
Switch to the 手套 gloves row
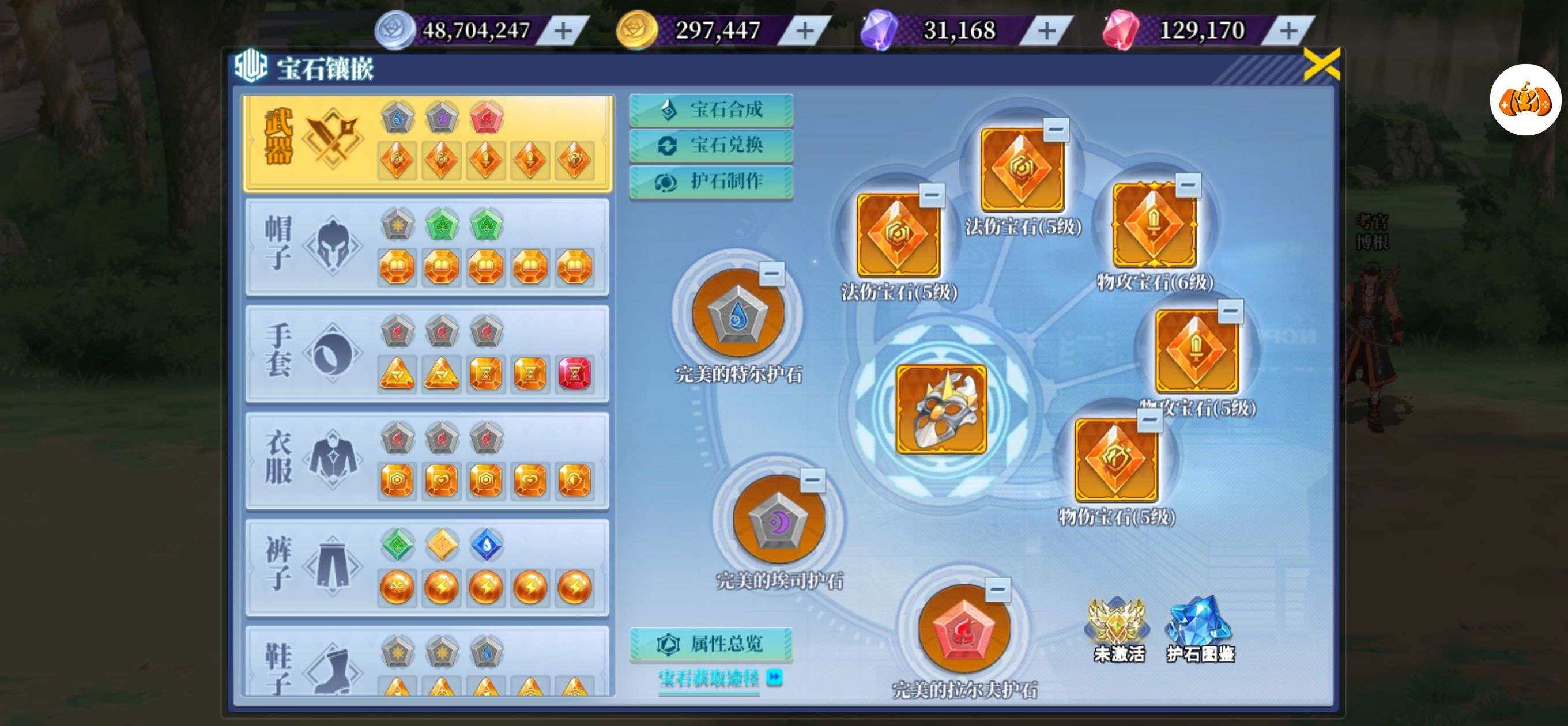(427, 354)
